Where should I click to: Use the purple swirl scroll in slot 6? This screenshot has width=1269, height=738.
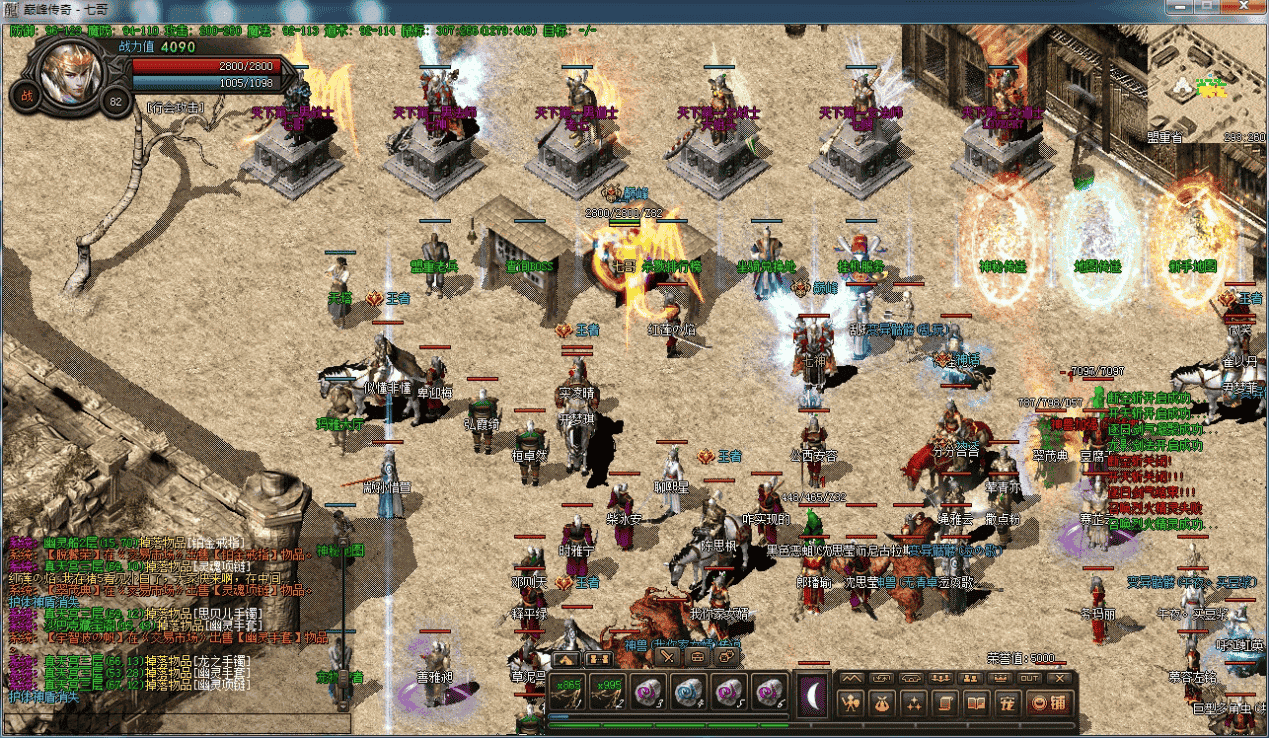766,692
